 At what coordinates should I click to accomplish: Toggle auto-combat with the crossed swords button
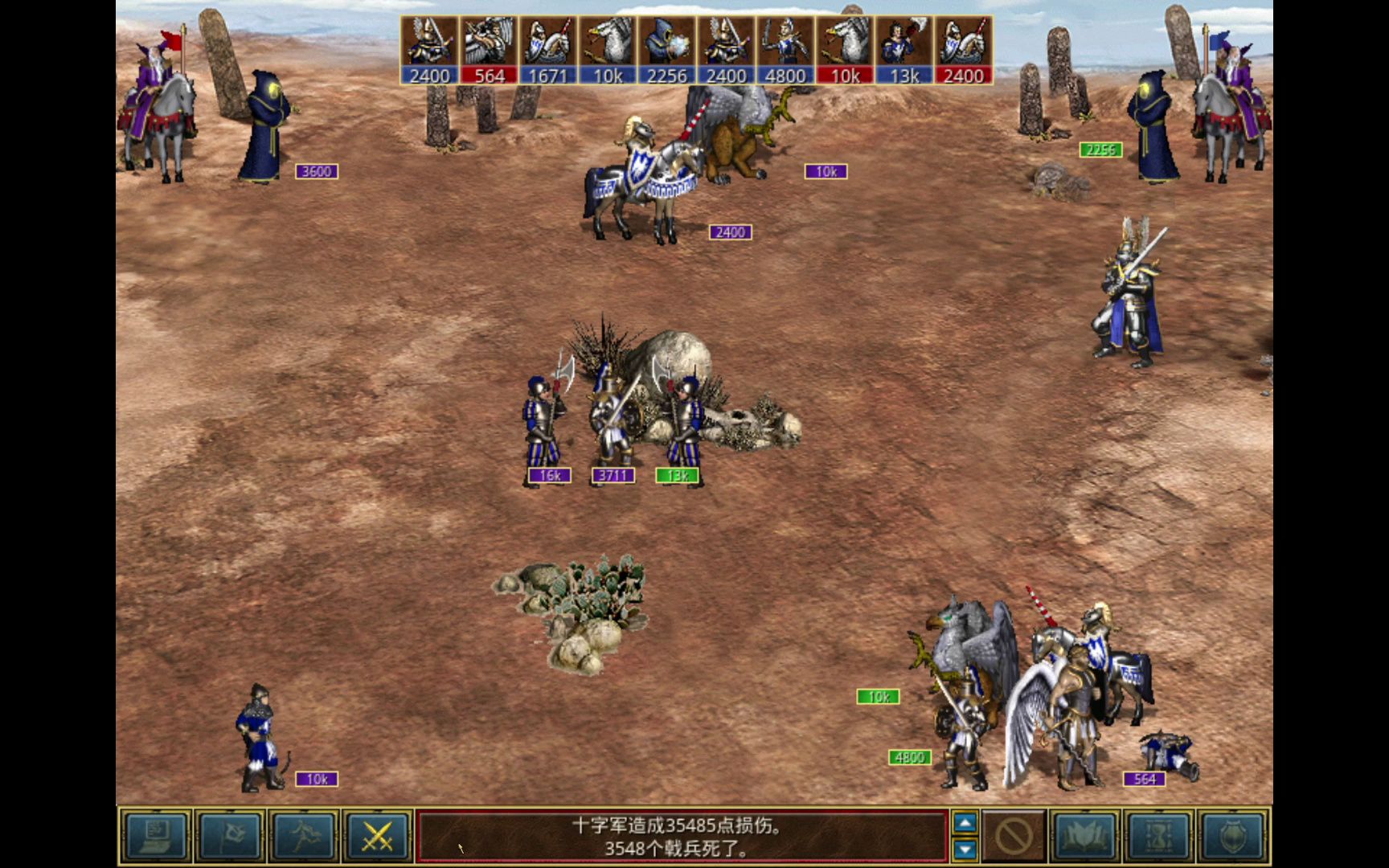pyautogui.click(x=377, y=837)
